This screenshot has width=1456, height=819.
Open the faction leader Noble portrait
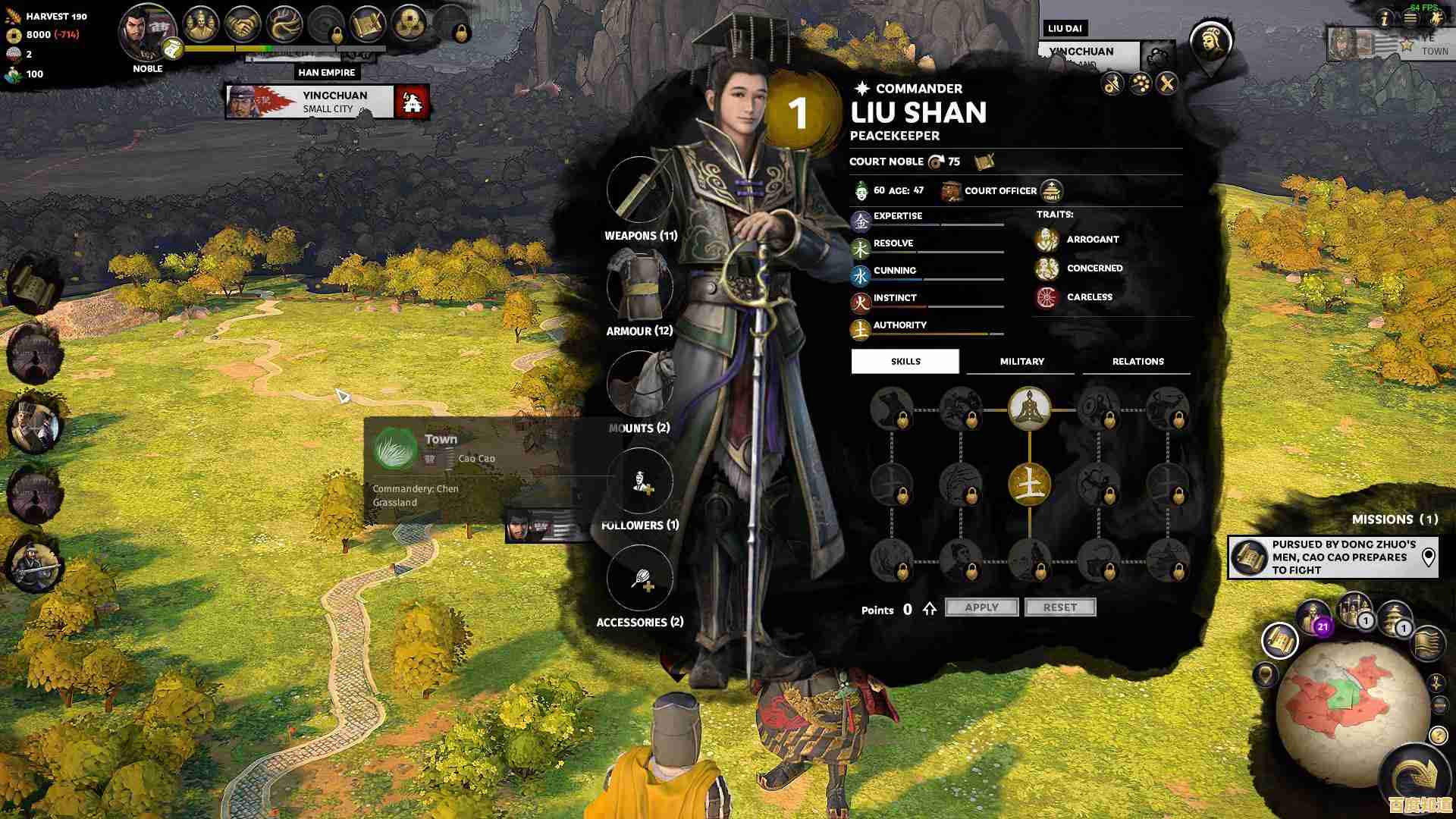click(x=147, y=34)
